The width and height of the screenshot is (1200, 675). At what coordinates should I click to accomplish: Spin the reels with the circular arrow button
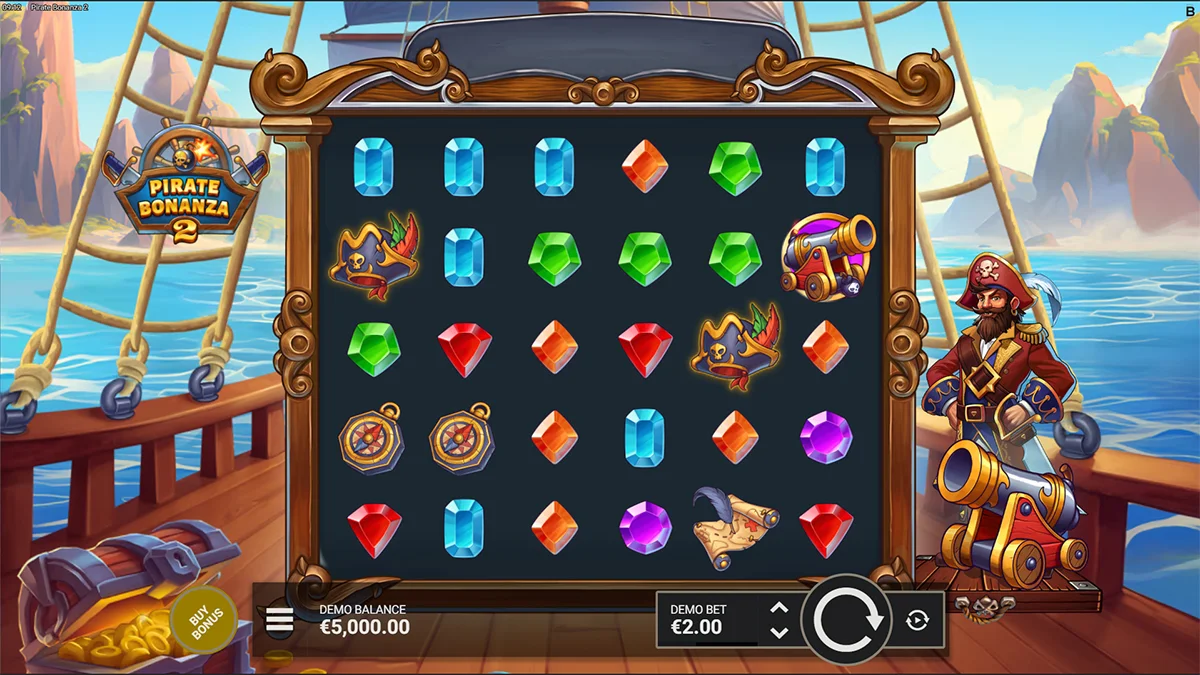click(847, 620)
